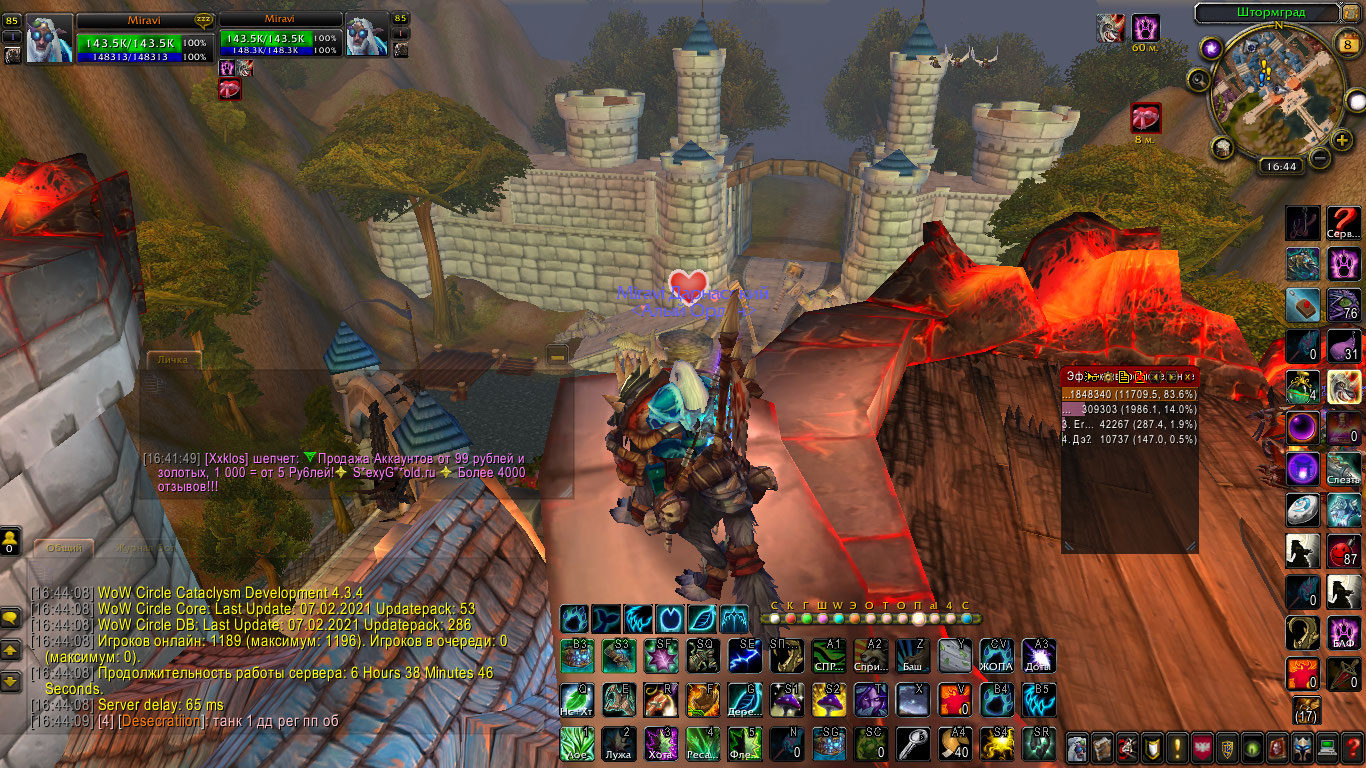Screen dimensions: 1366x768
Task: Toggle the minimap tracking magnifier button
Action: click(x=1199, y=79)
